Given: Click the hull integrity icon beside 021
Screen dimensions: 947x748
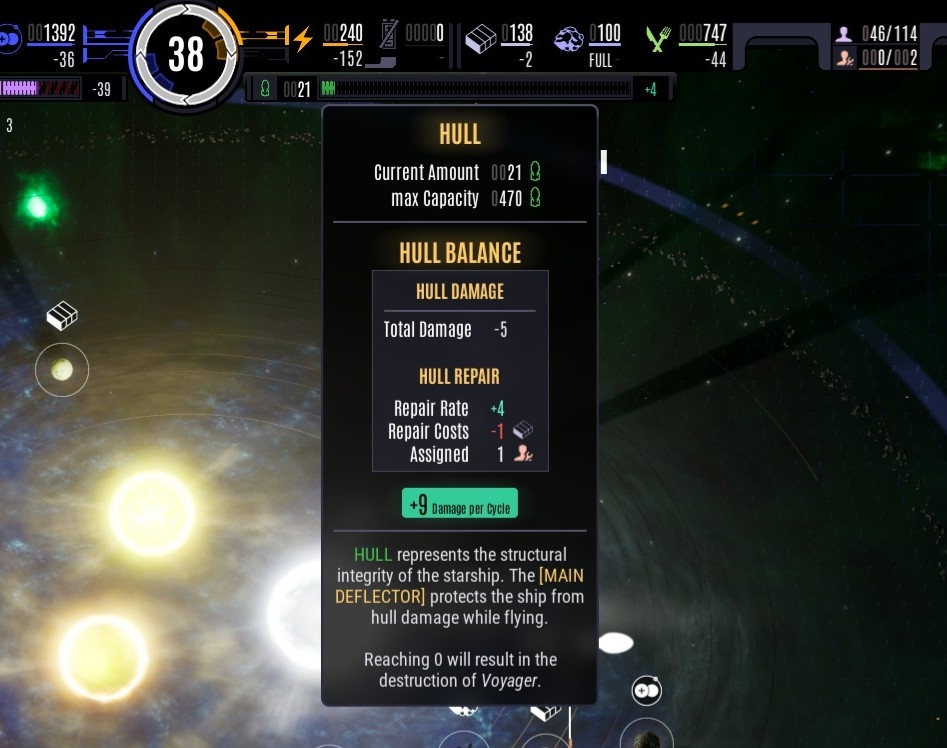Looking at the screenshot, I should [x=265, y=89].
